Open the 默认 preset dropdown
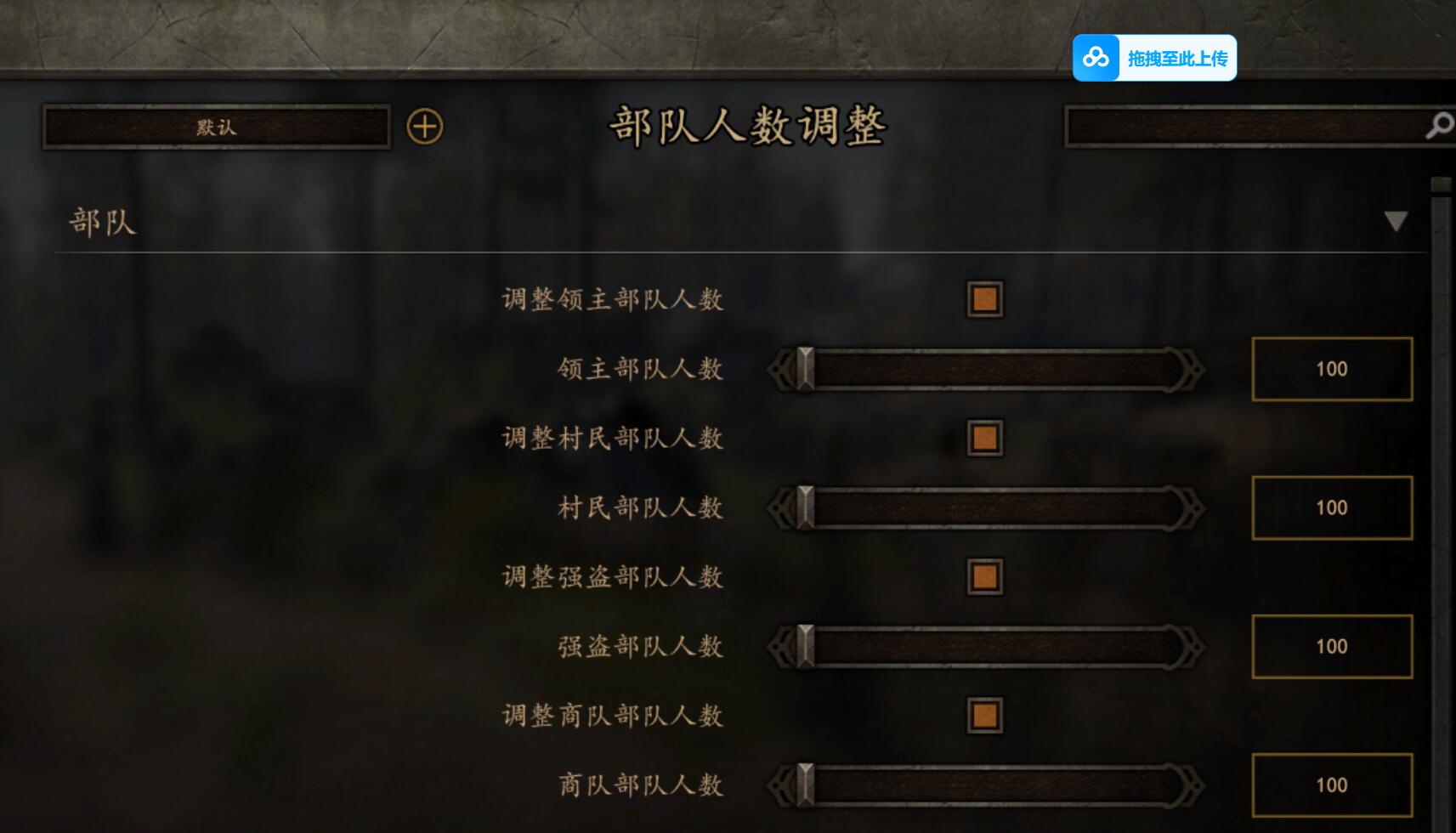The image size is (1456, 833). (x=215, y=128)
